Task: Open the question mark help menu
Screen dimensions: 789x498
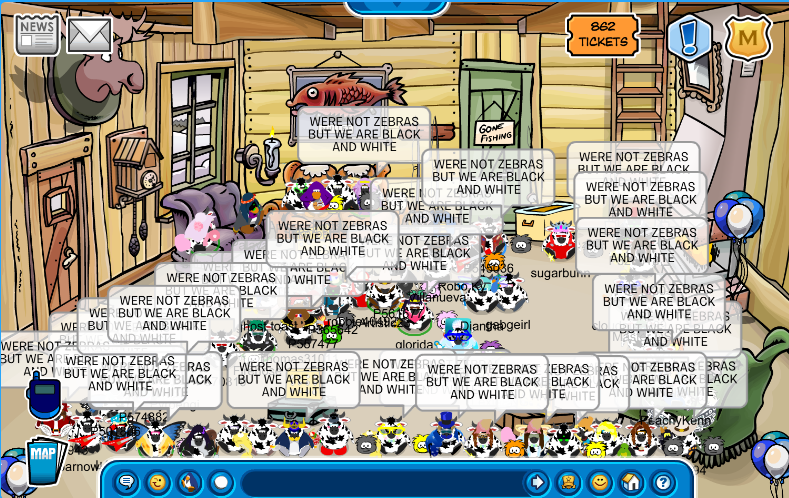Action: [661, 482]
